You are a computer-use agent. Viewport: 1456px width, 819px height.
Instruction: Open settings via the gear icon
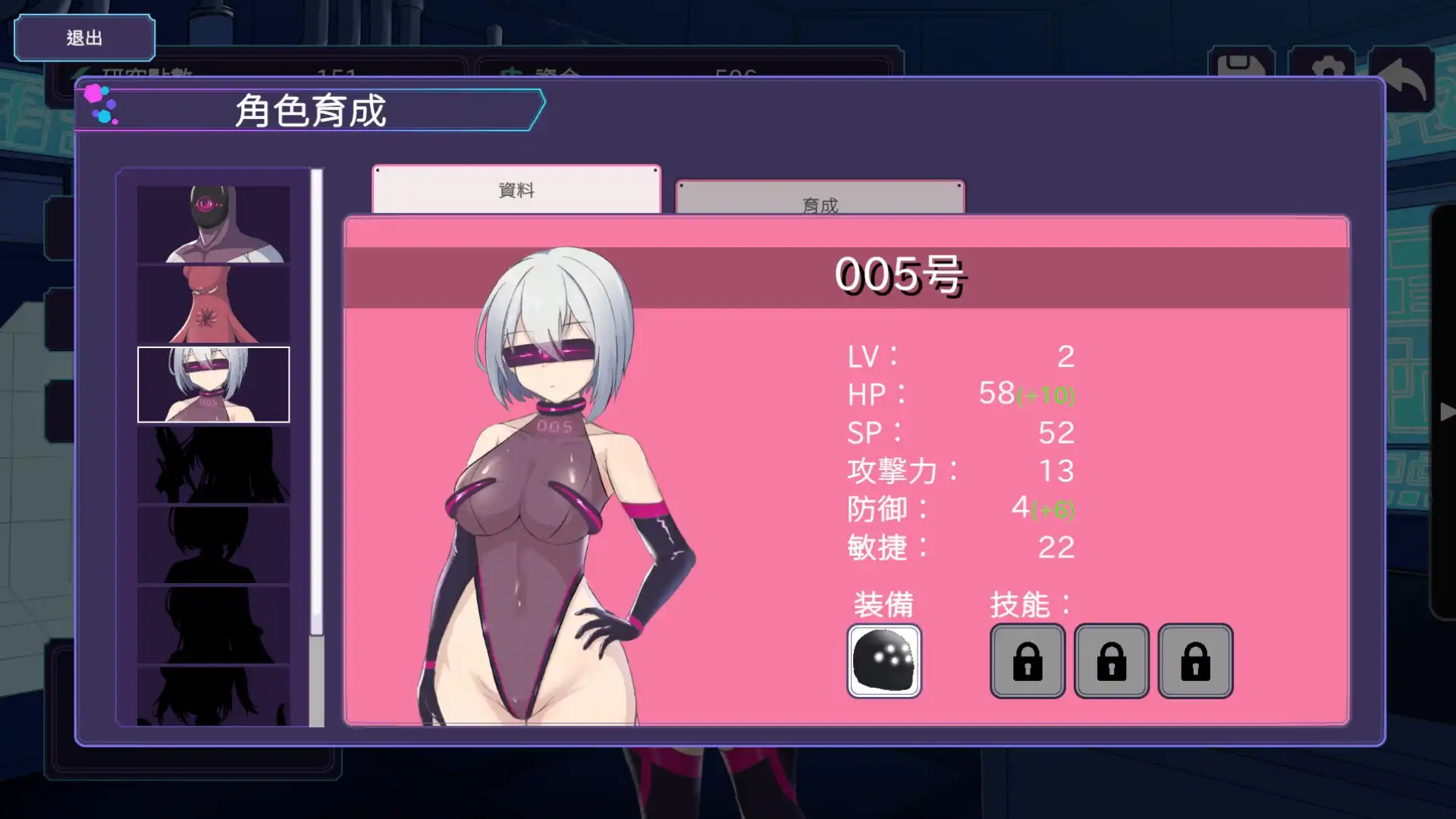tap(1328, 65)
